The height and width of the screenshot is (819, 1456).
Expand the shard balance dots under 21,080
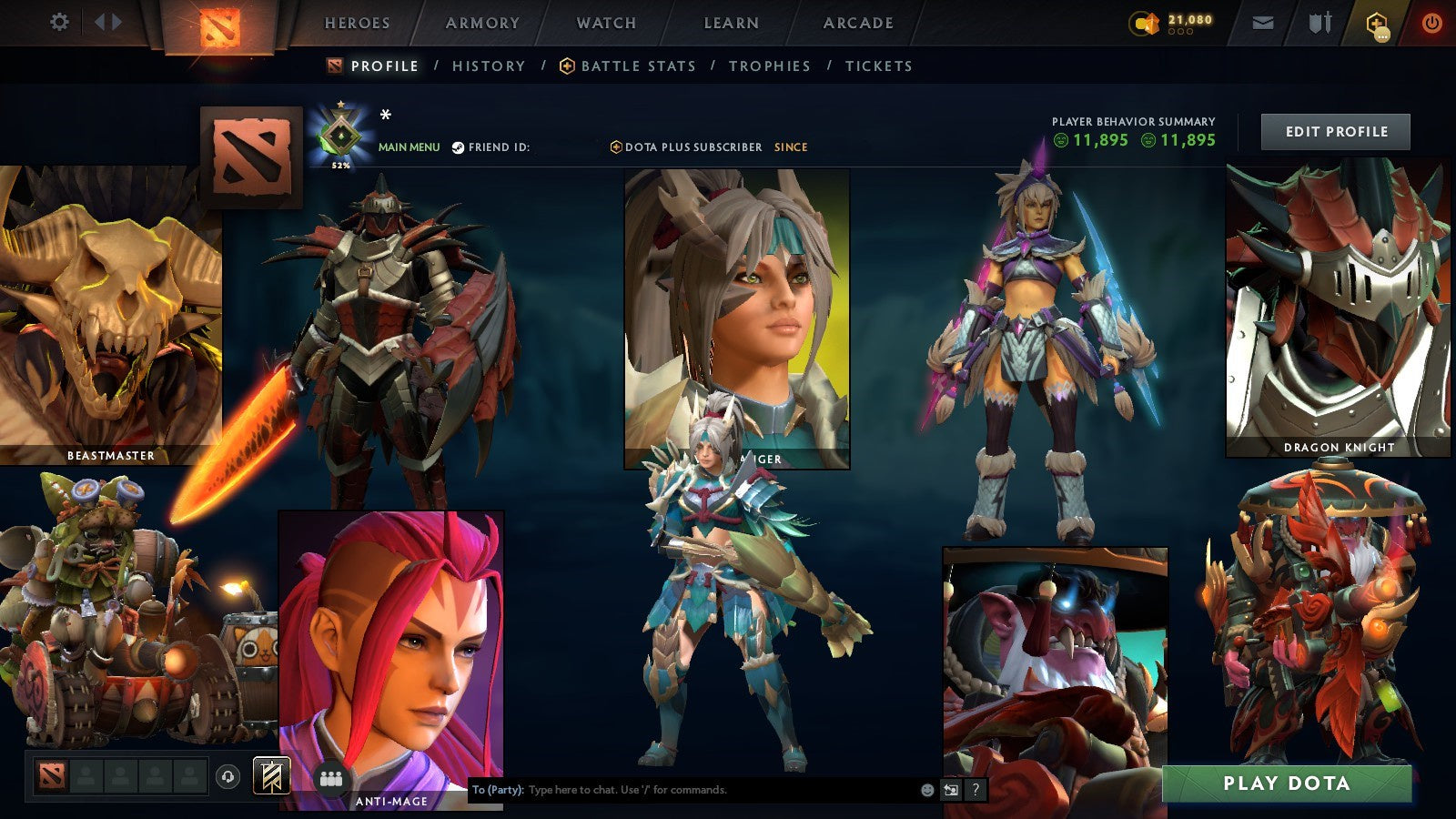coord(1180,31)
